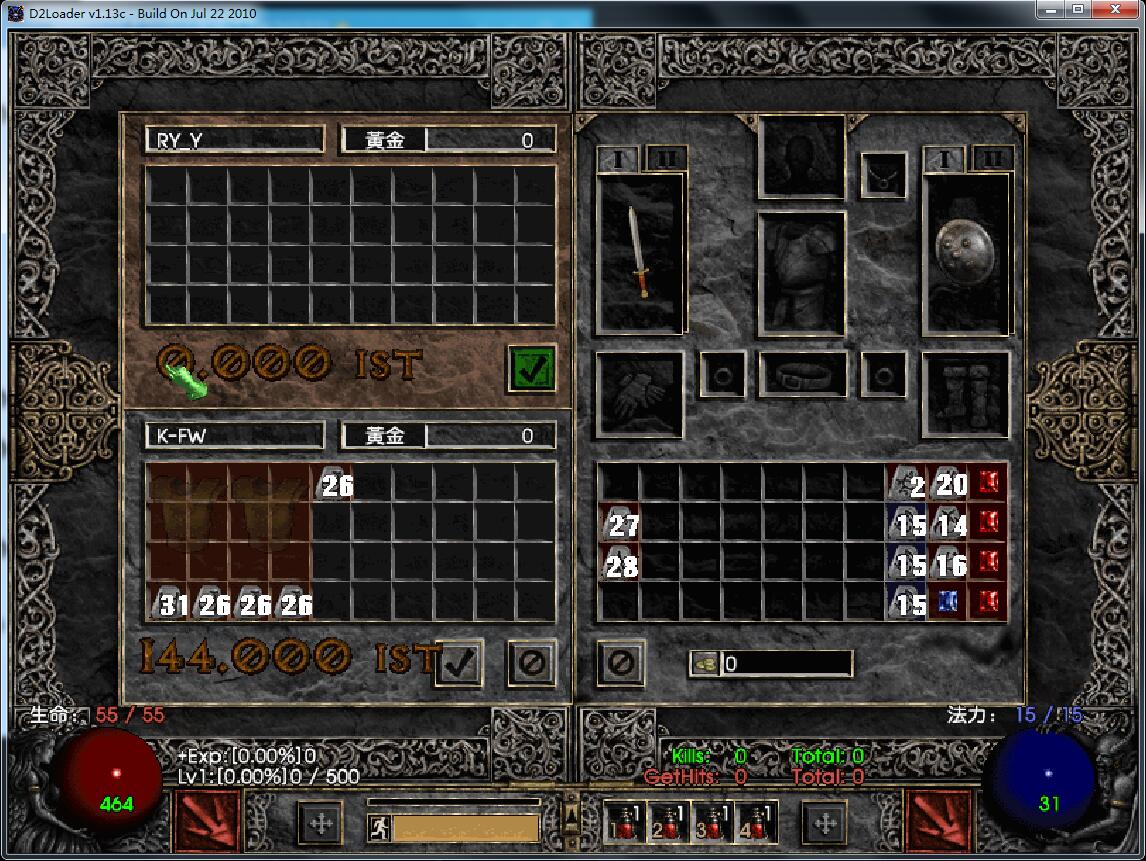This screenshot has height=861, width=1146.
Task: Select the equipped round shield slot
Action: pos(967,253)
